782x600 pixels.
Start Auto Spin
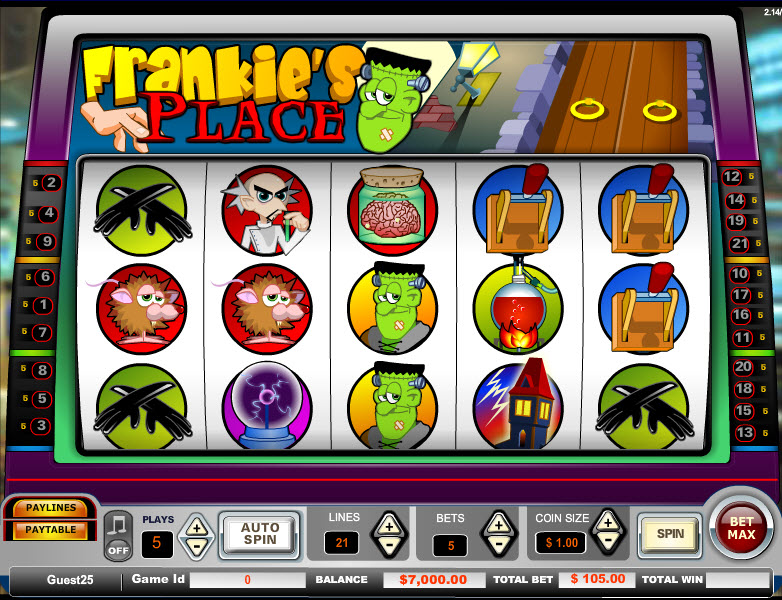pyautogui.click(x=259, y=535)
